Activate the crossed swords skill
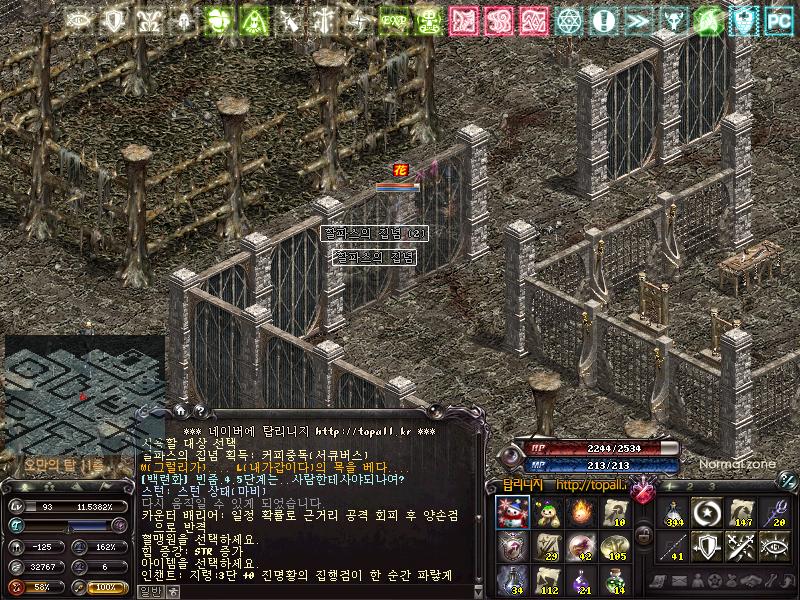 741,547
